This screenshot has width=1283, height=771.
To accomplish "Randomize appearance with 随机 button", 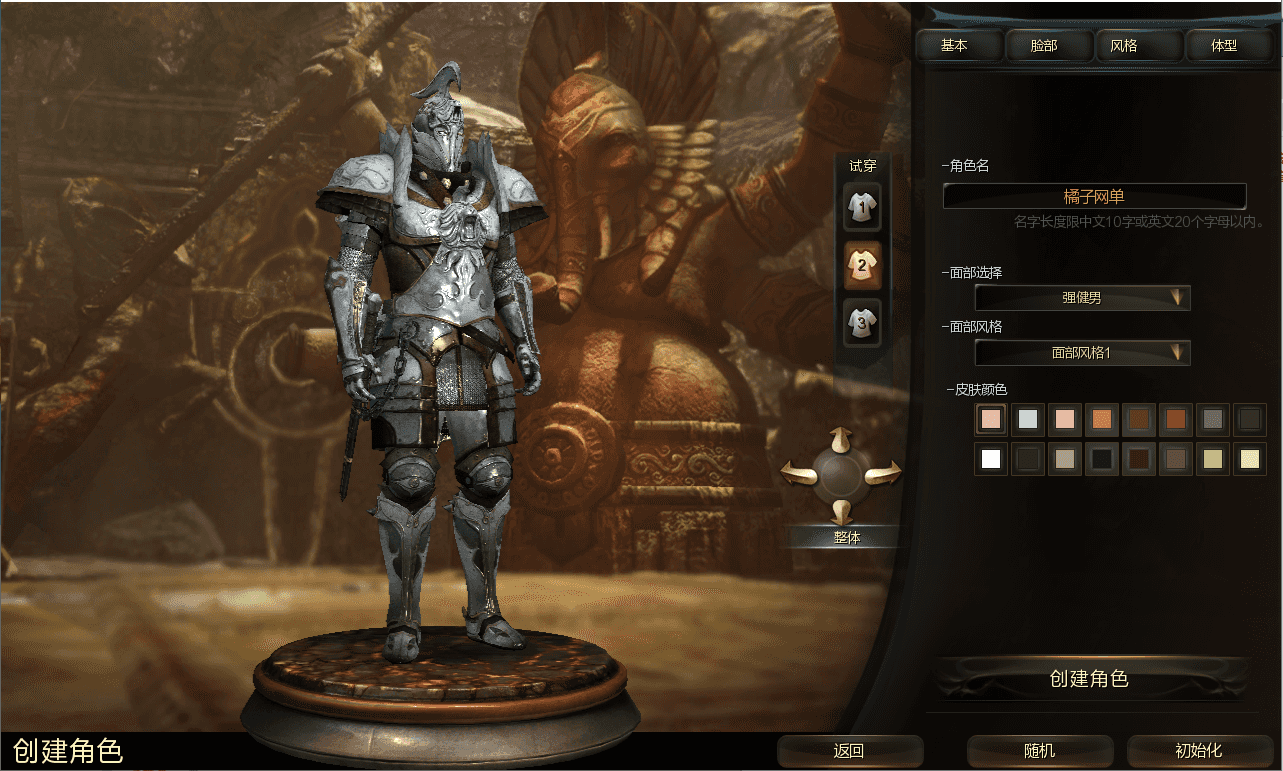I will pos(1040,751).
